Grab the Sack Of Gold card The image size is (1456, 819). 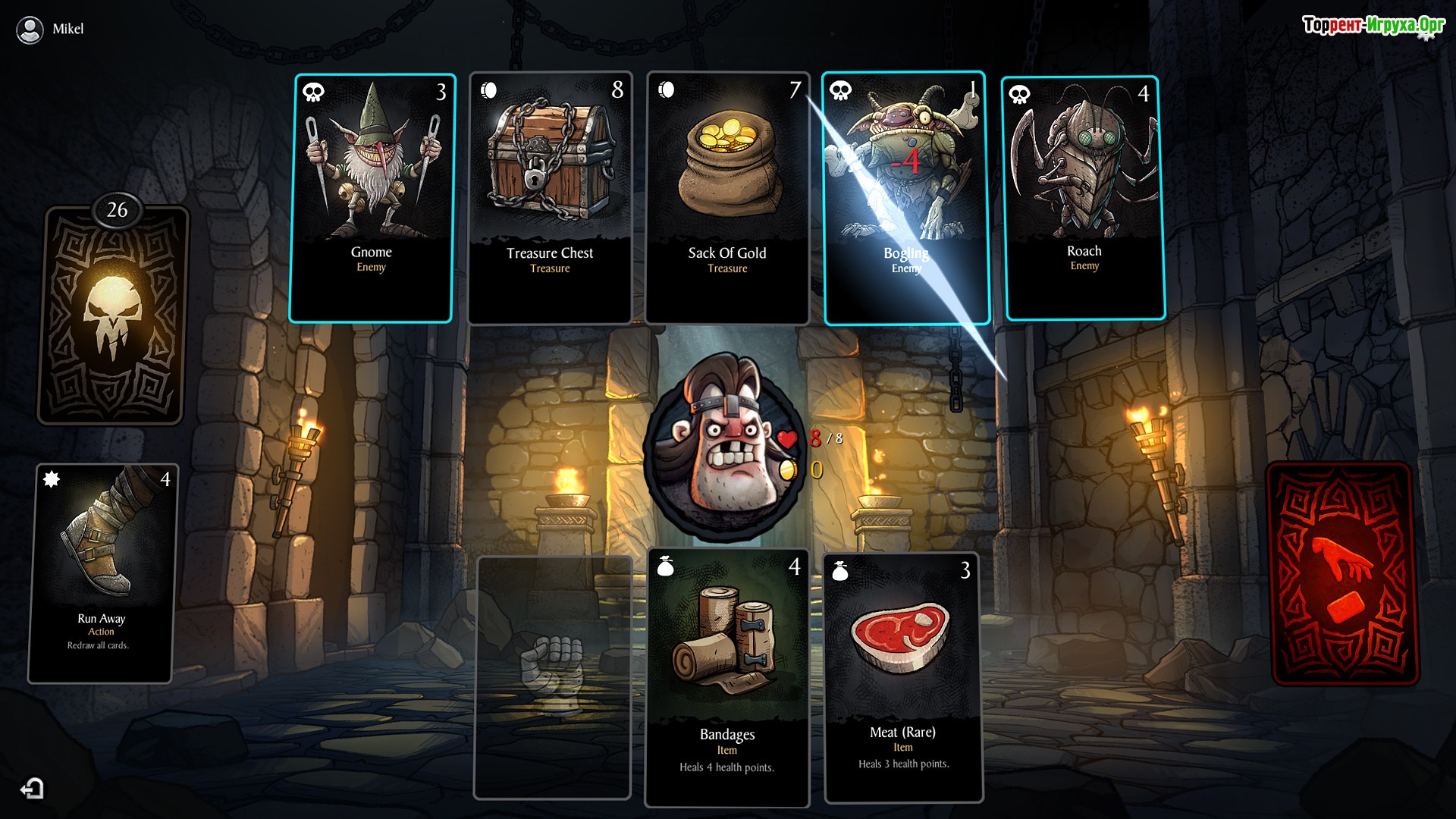(x=727, y=198)
